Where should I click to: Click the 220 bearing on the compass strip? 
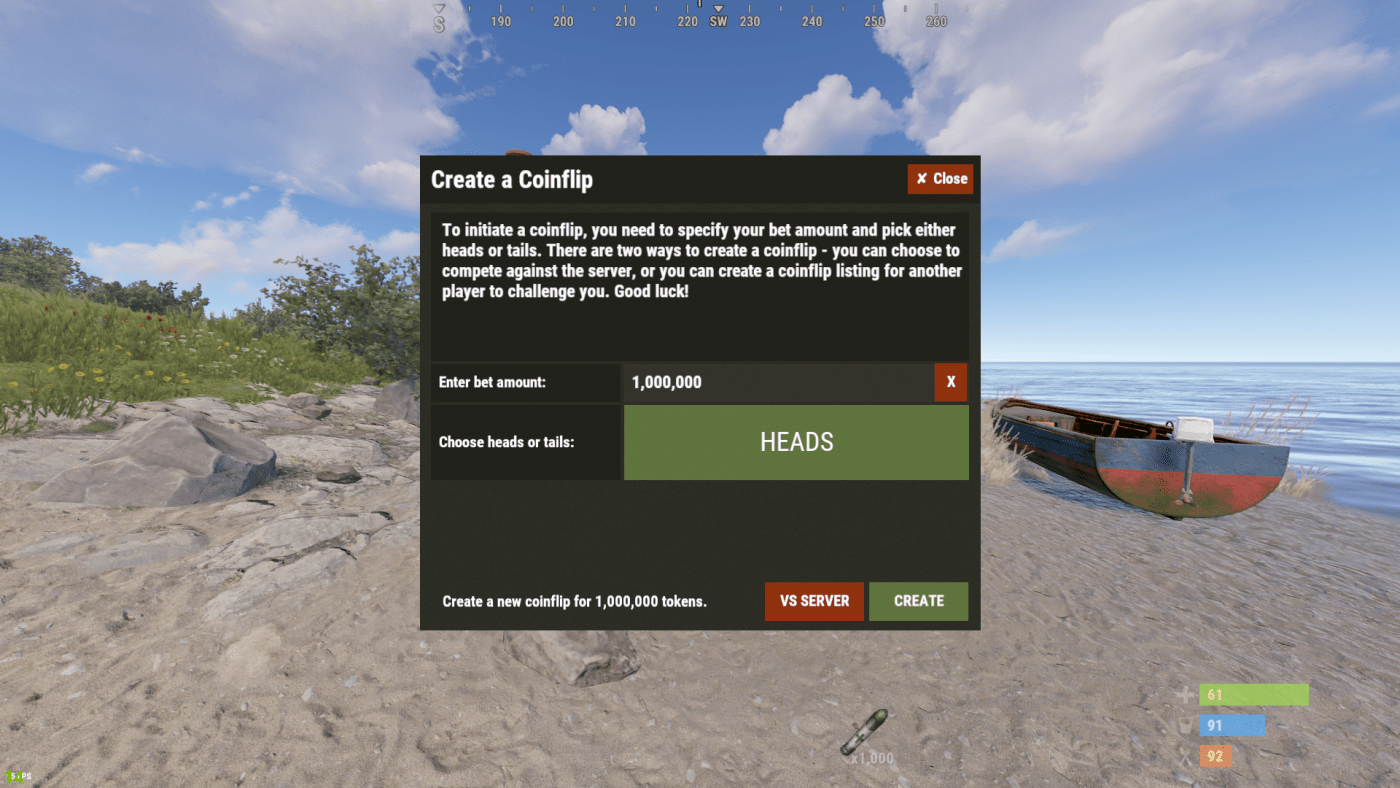click(687, 20)
